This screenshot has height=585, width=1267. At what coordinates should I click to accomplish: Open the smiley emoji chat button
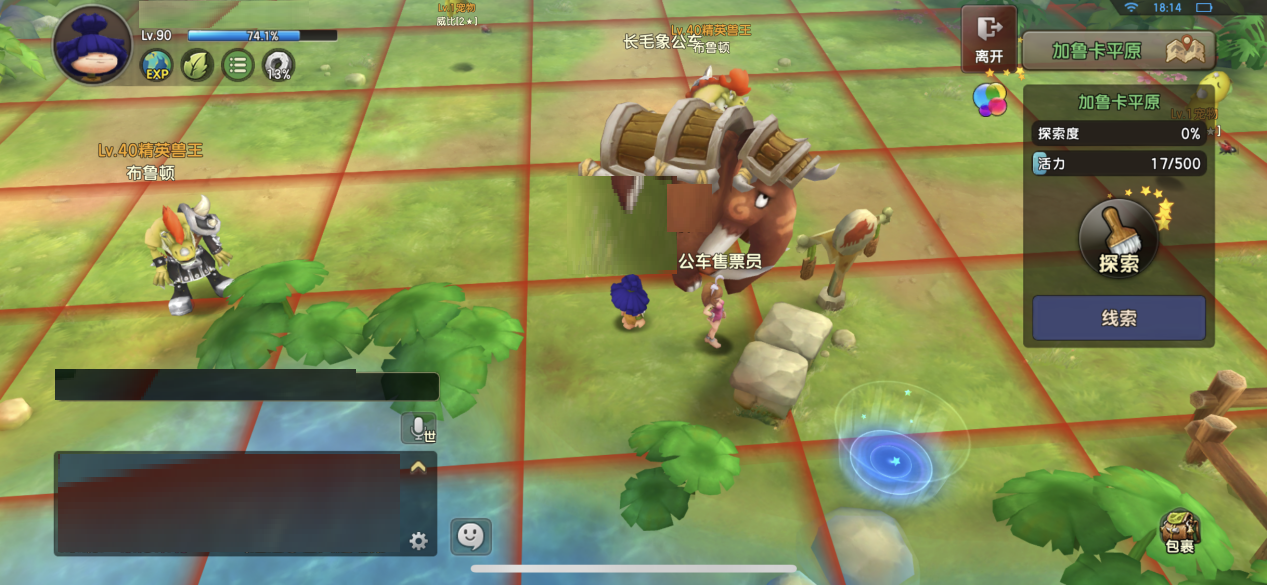(470, 537)
